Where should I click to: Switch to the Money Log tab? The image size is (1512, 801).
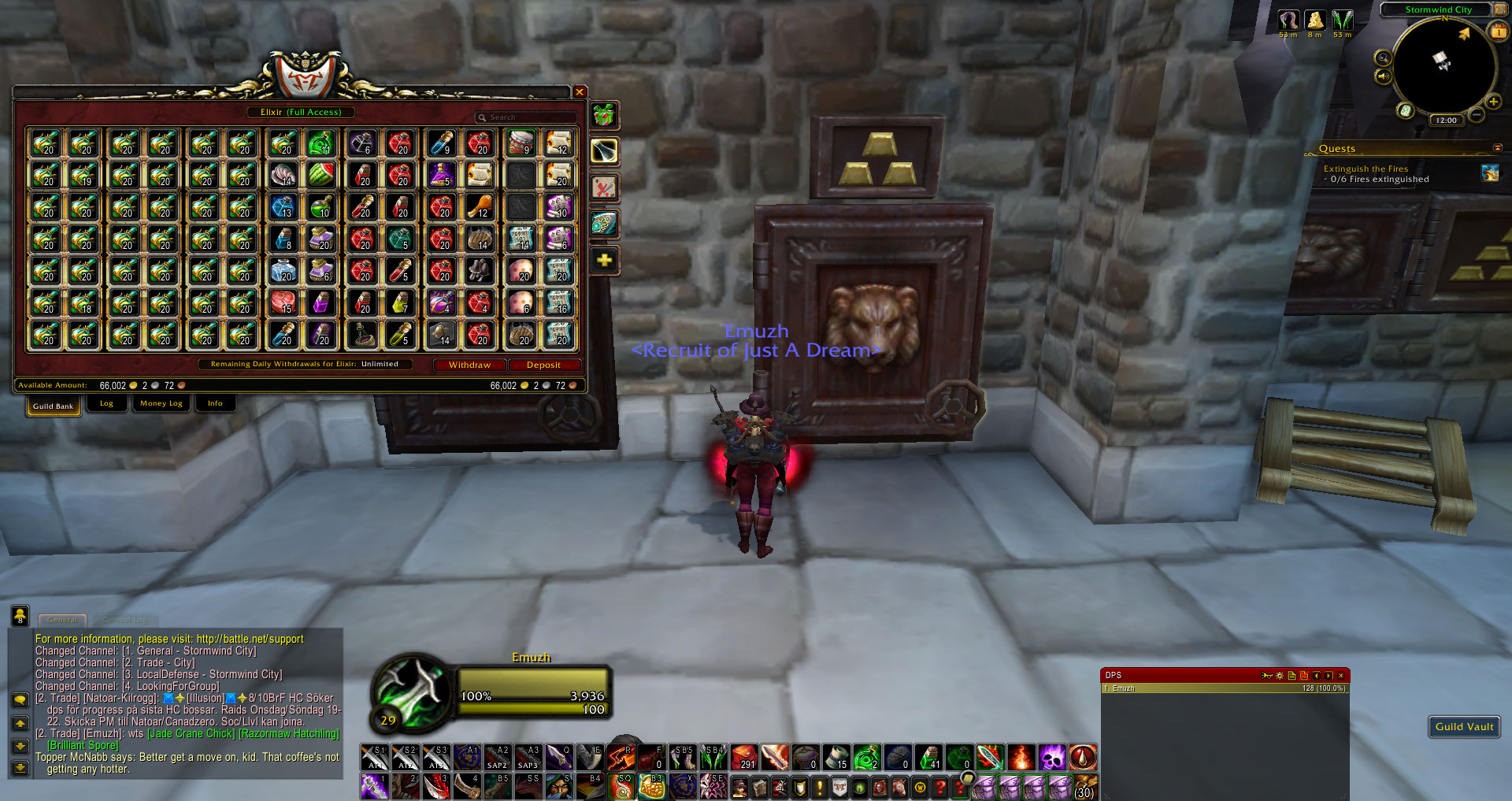tap(161, 404)
